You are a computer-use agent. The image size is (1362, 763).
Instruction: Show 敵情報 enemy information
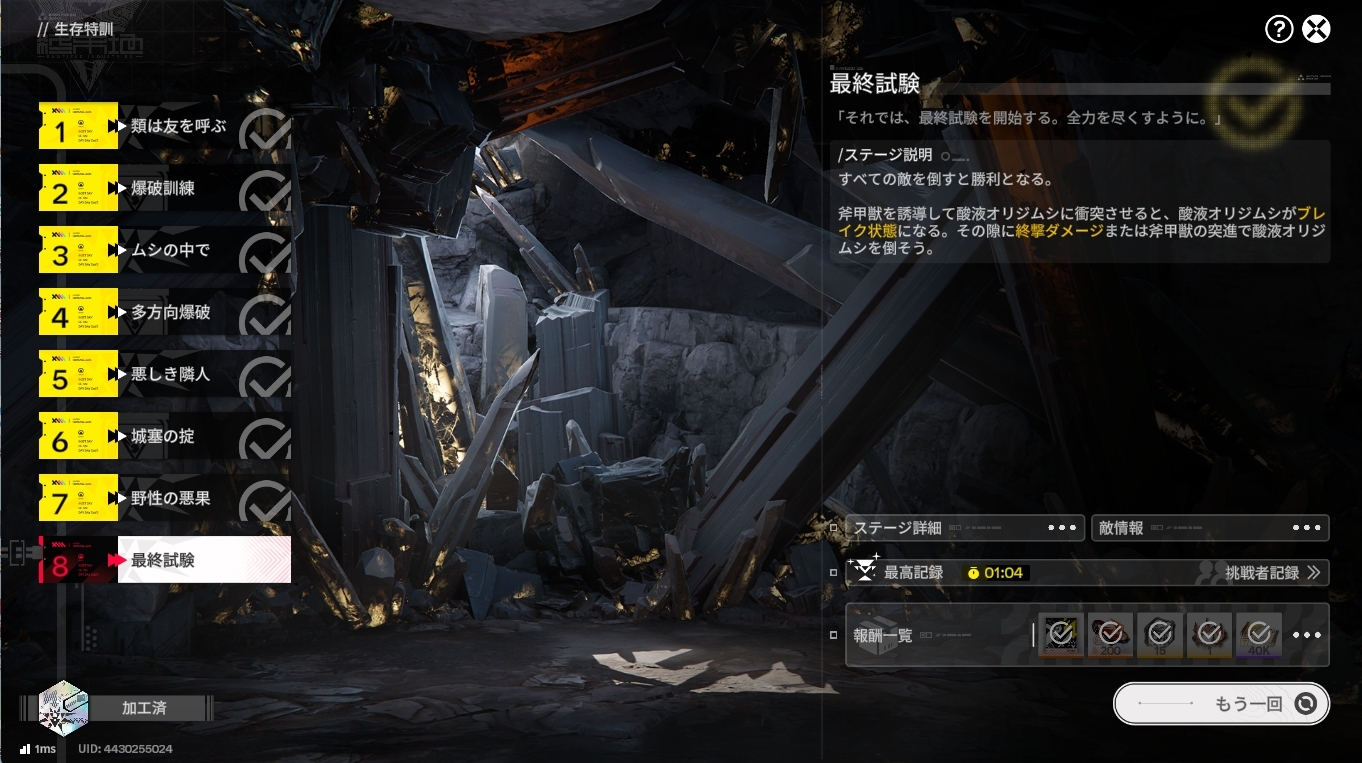[1210, 528]
